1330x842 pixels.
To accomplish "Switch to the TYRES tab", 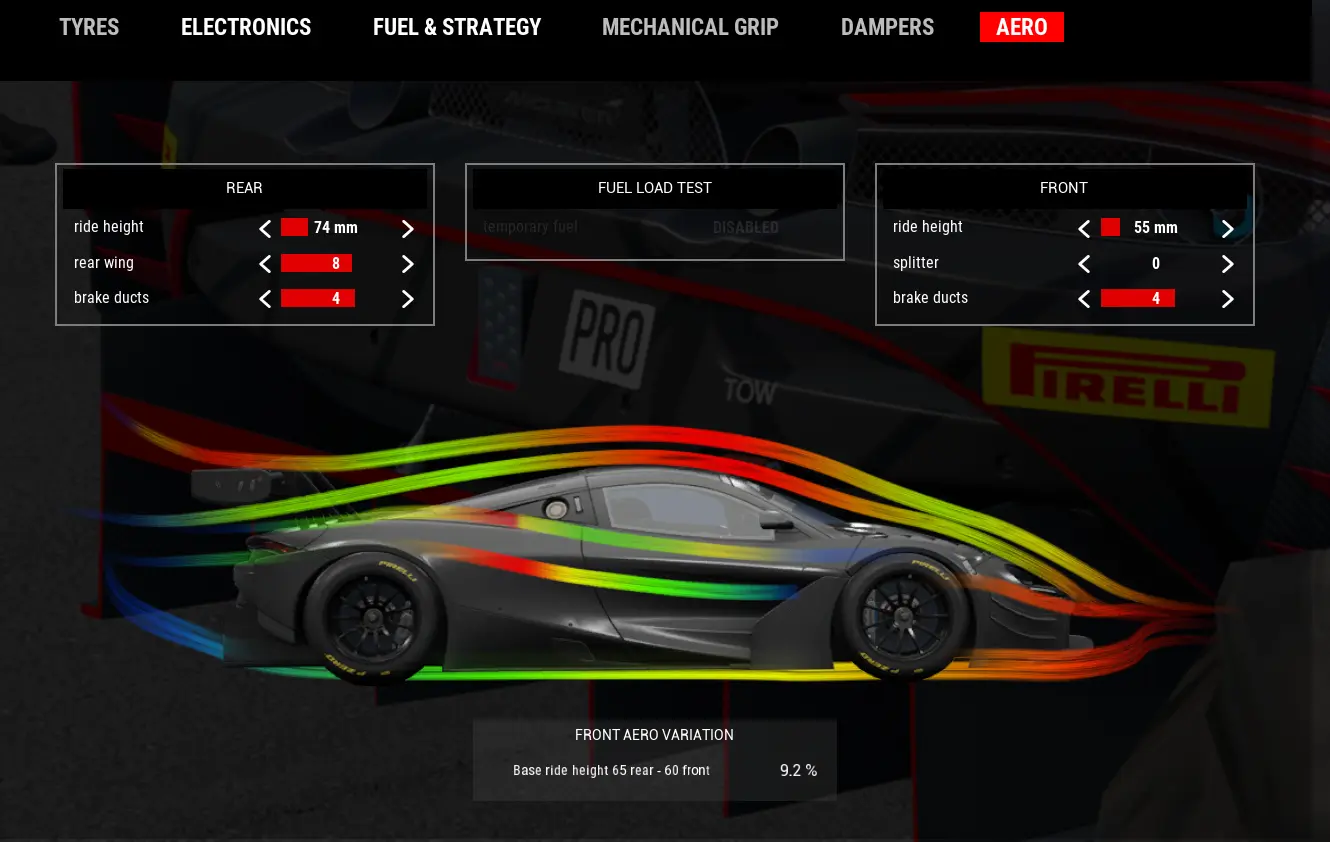I will (89, 27).
